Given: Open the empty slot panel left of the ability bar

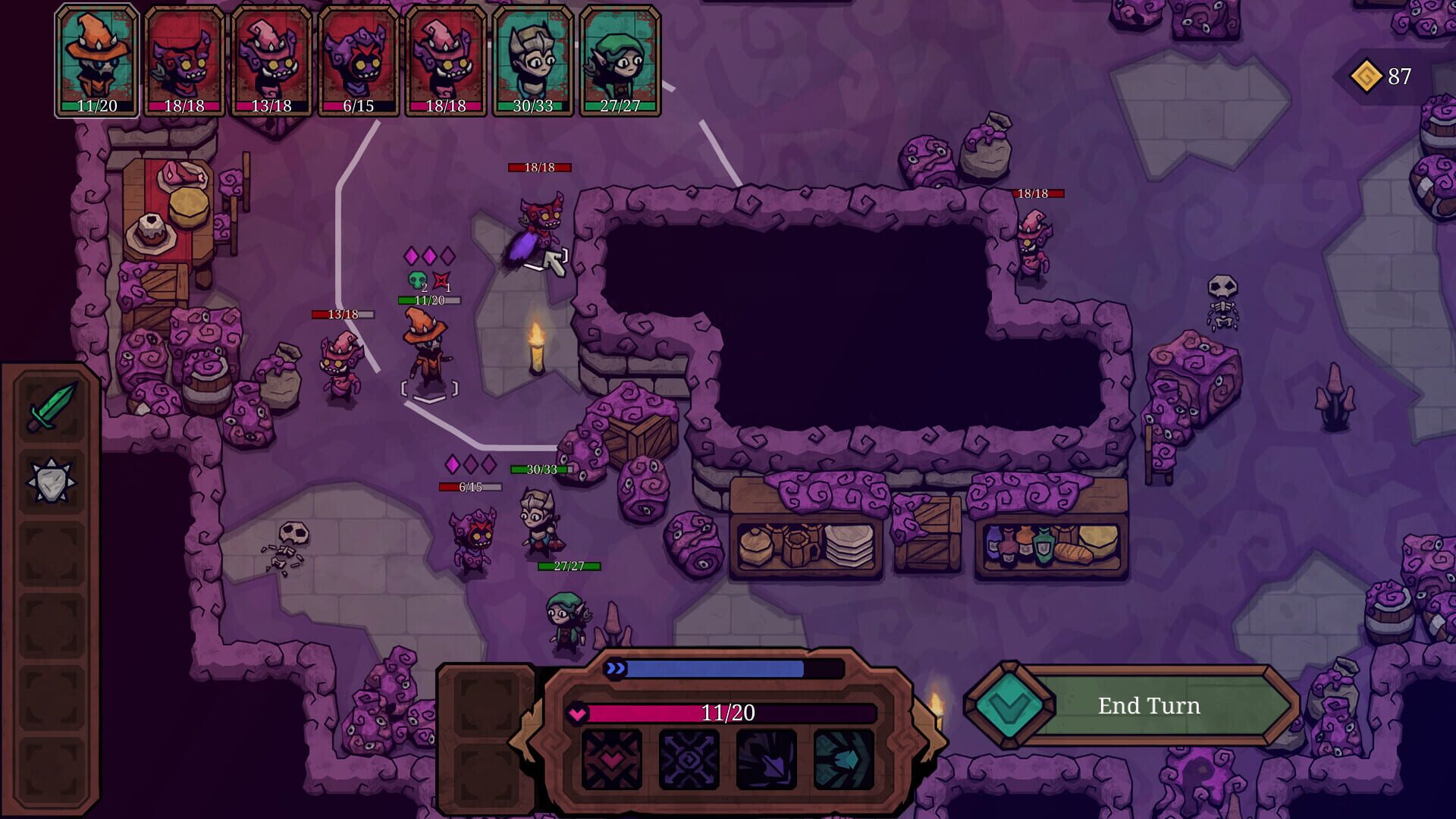Looking at the screenshot, I should (486, 705).
